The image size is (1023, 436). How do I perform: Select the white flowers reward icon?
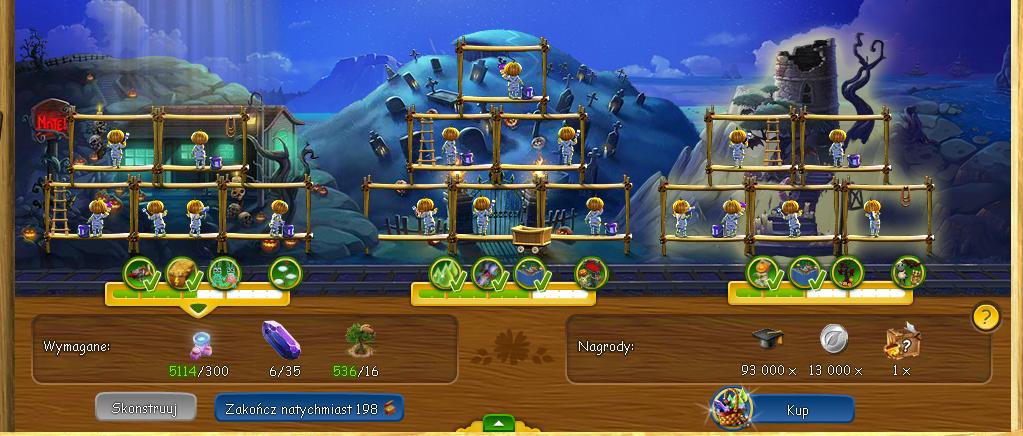click(x=284, y=272)
